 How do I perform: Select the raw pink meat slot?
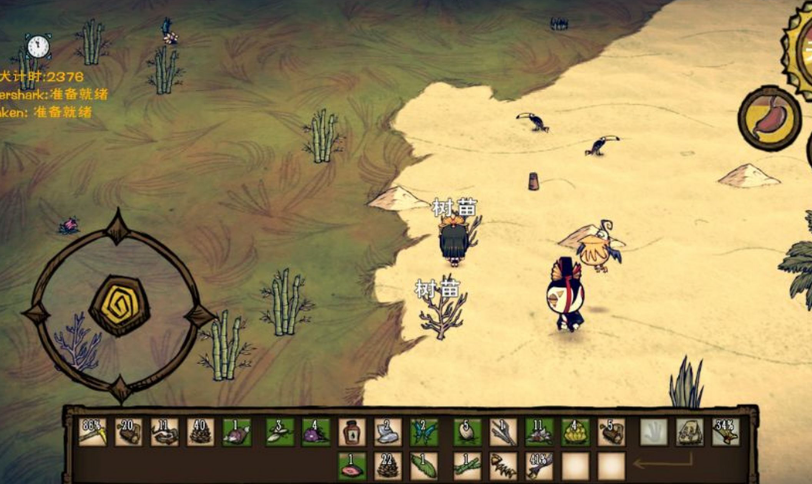[x=352, y=466]
